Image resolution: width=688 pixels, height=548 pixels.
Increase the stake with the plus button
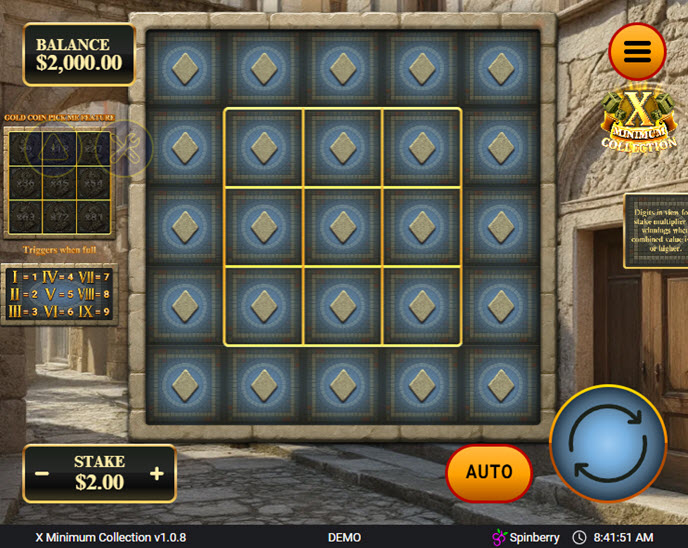point(157,473)
